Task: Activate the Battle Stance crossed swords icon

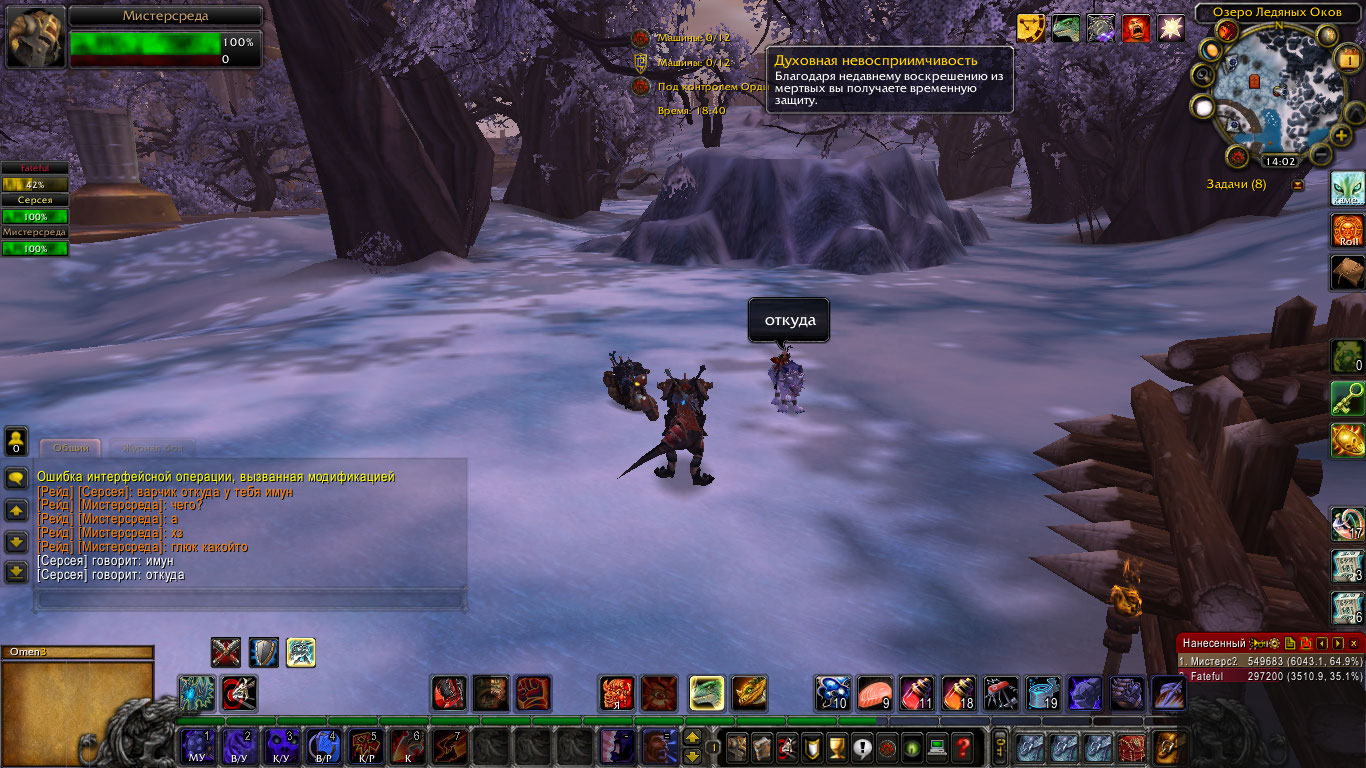Action: [x=226, y=652]
